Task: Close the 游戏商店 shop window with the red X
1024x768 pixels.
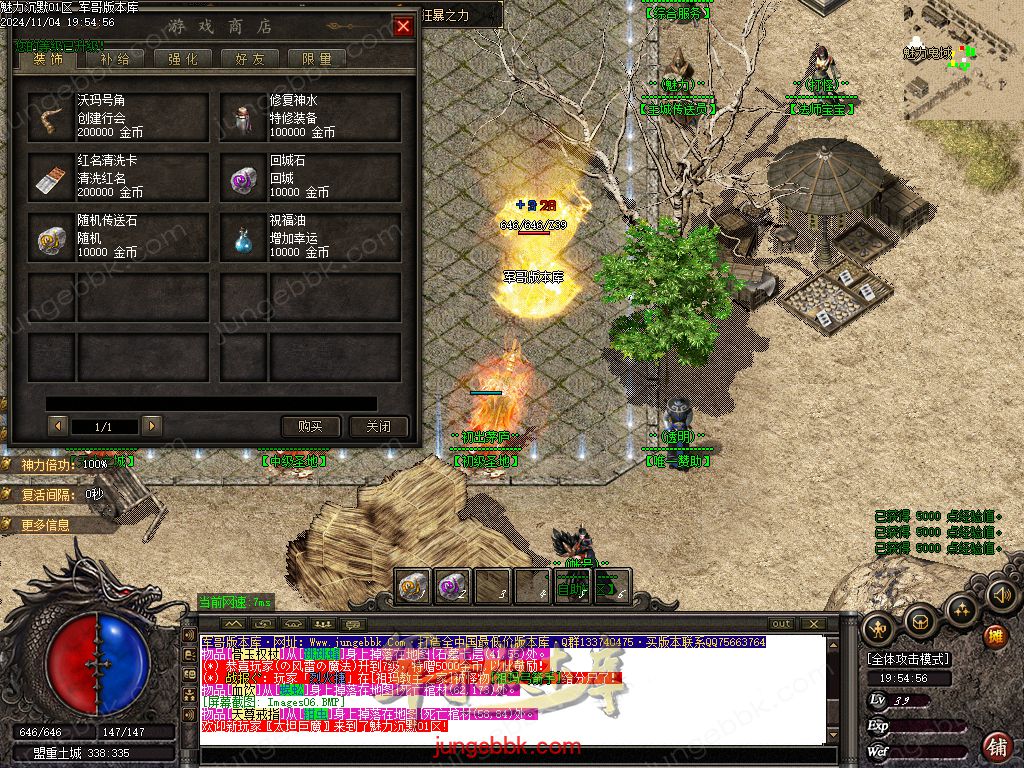Action: click(403, 27)
